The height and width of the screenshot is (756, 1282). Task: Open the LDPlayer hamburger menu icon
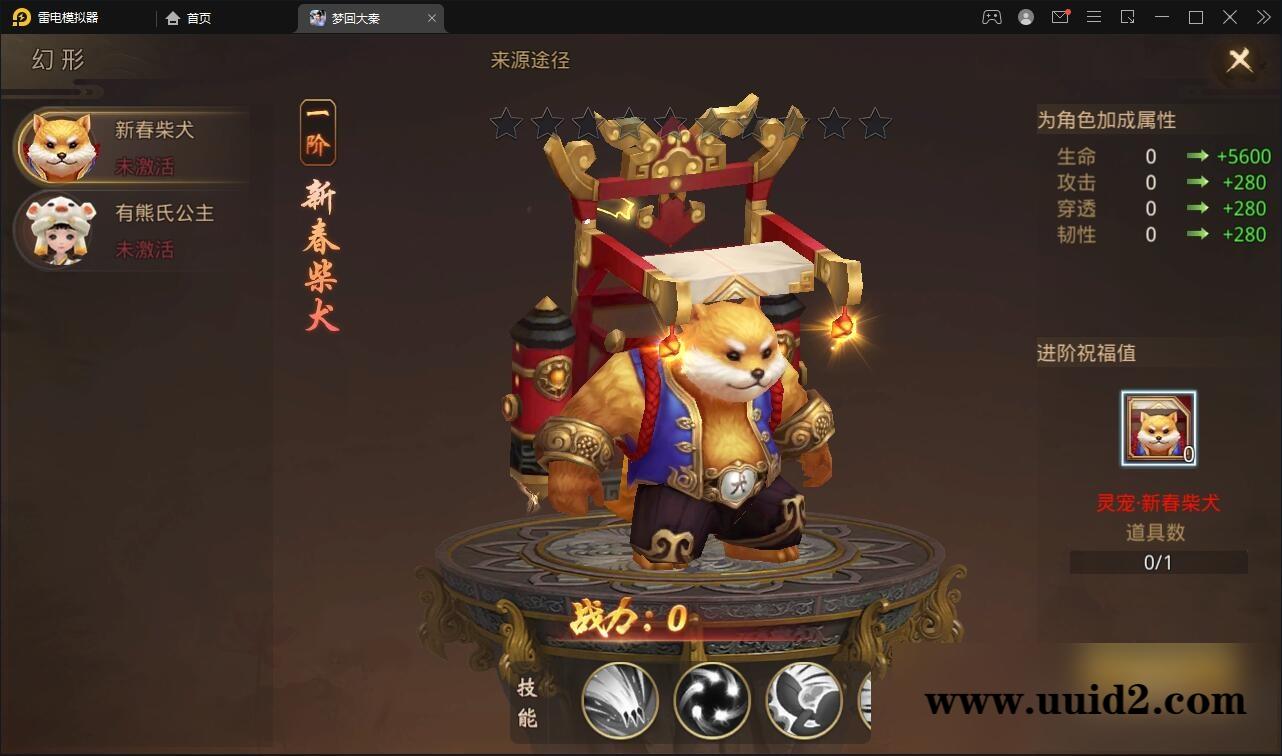coord(1094,17)
